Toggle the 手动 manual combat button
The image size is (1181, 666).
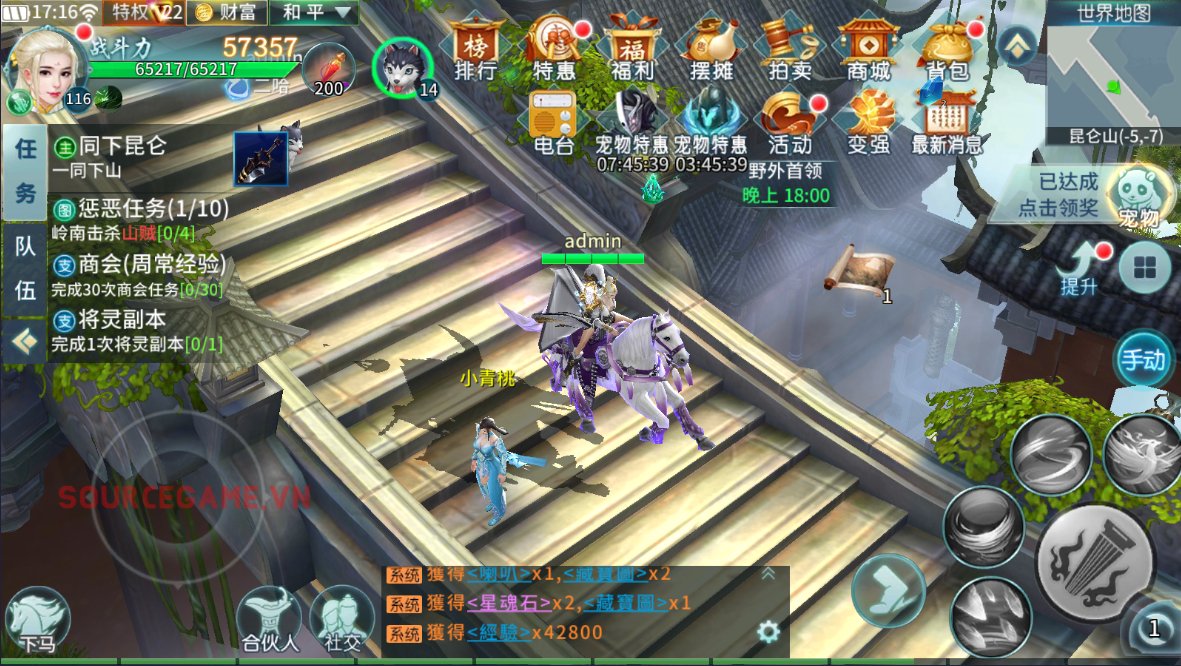pyautogui.click(x=1143, y=359)
